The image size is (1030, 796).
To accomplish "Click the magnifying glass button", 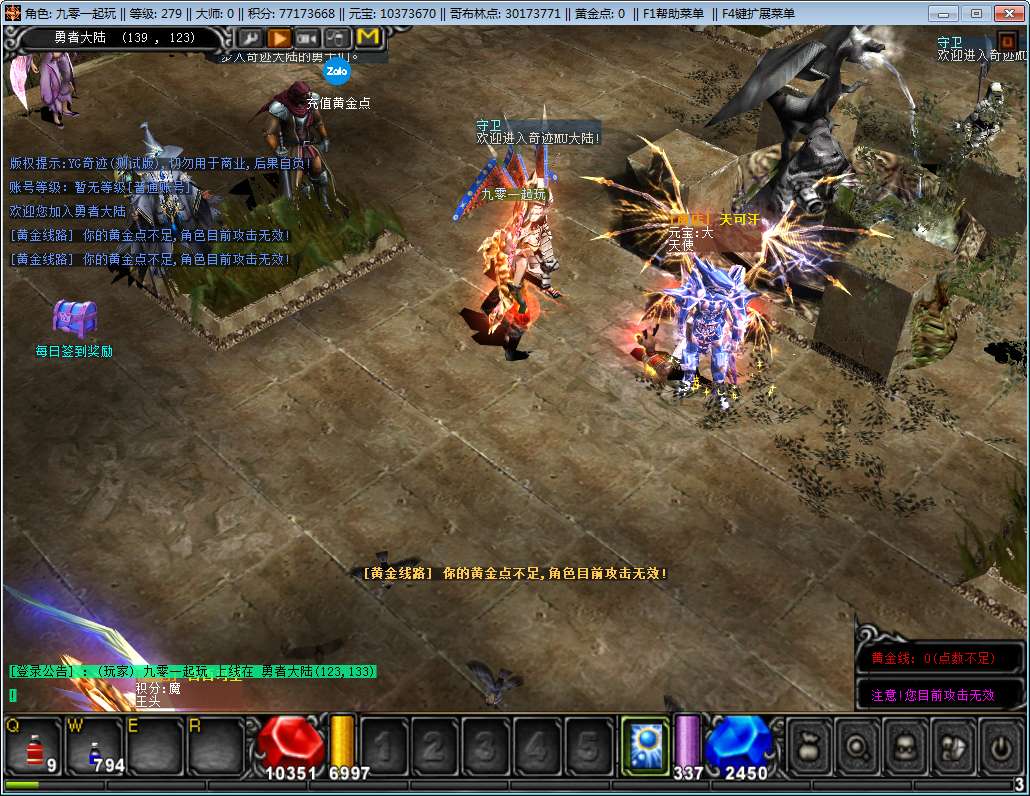I will [x=858, y=746].
